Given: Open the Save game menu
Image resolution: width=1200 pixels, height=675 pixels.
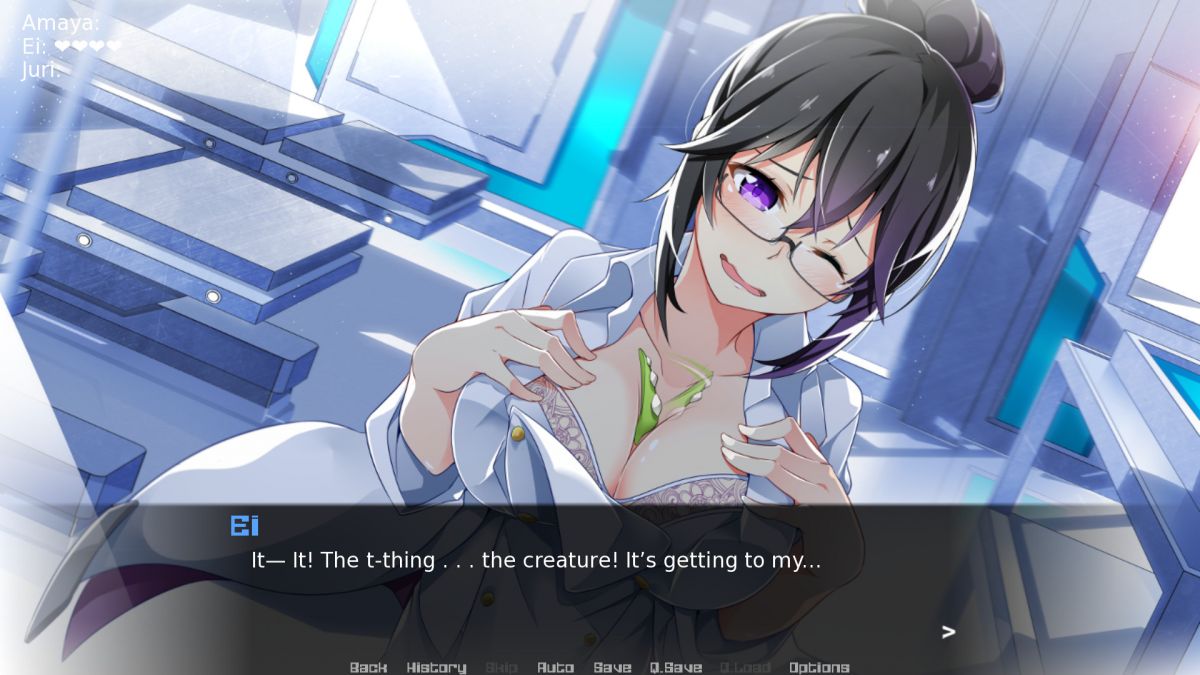Looking at the screenshot, I should click(x=612, y=667).
